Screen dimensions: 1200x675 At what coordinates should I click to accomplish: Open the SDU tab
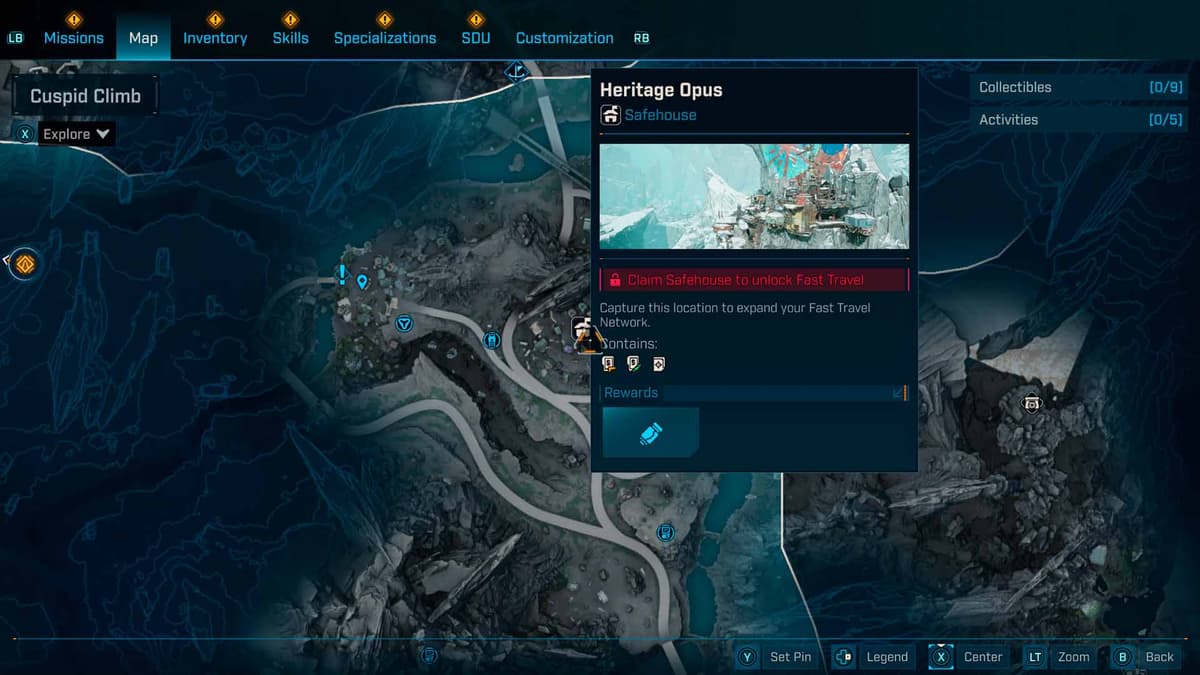pos(476,38)
